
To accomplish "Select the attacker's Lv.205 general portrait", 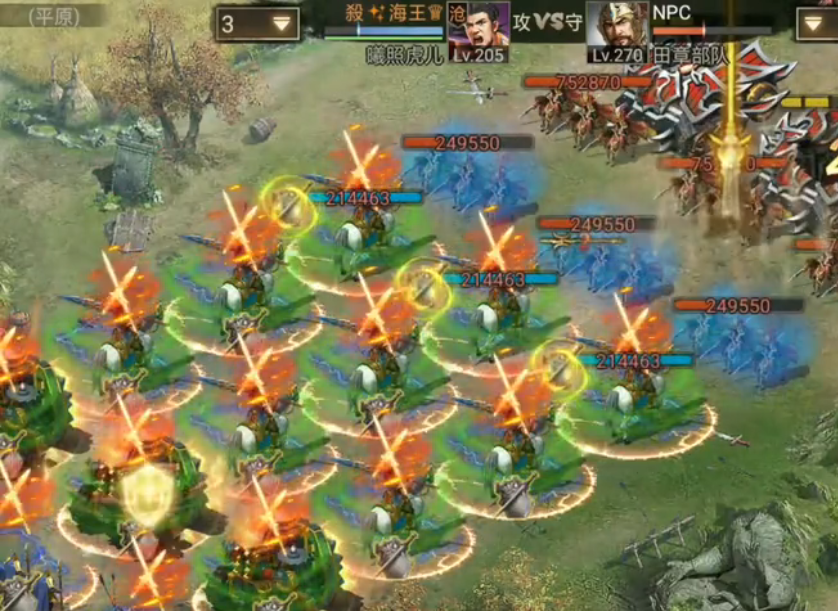I will click(478, 32).
